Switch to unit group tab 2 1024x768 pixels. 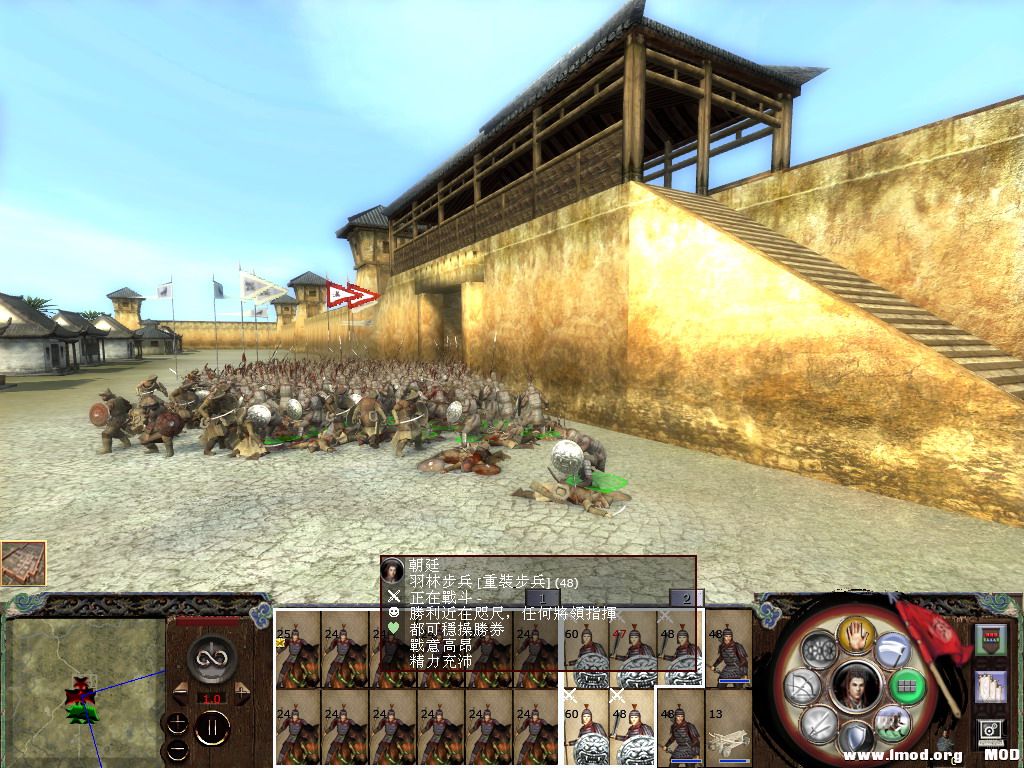click(684, 598)
